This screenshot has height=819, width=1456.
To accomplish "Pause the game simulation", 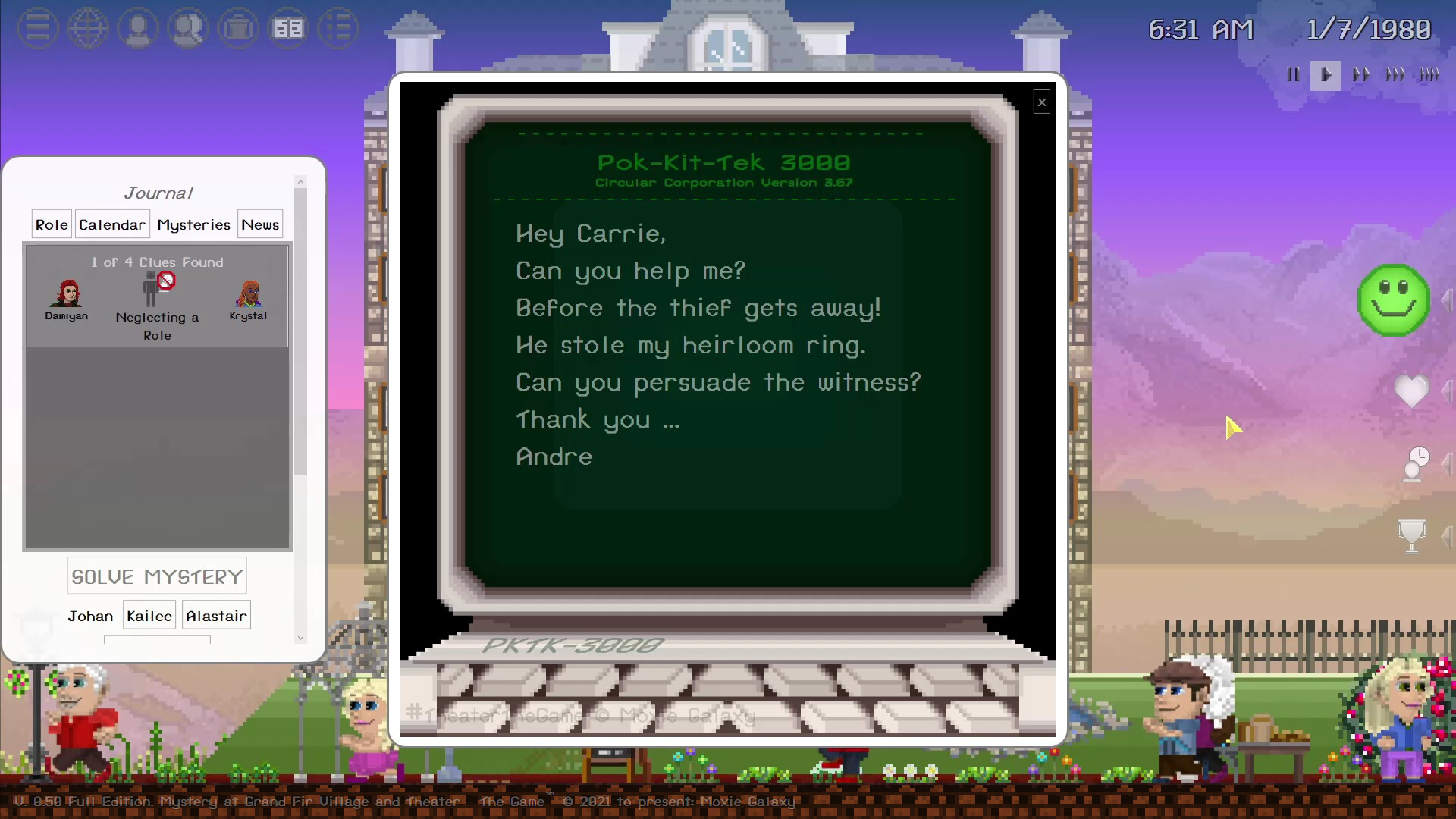I will click(1293, 74).
